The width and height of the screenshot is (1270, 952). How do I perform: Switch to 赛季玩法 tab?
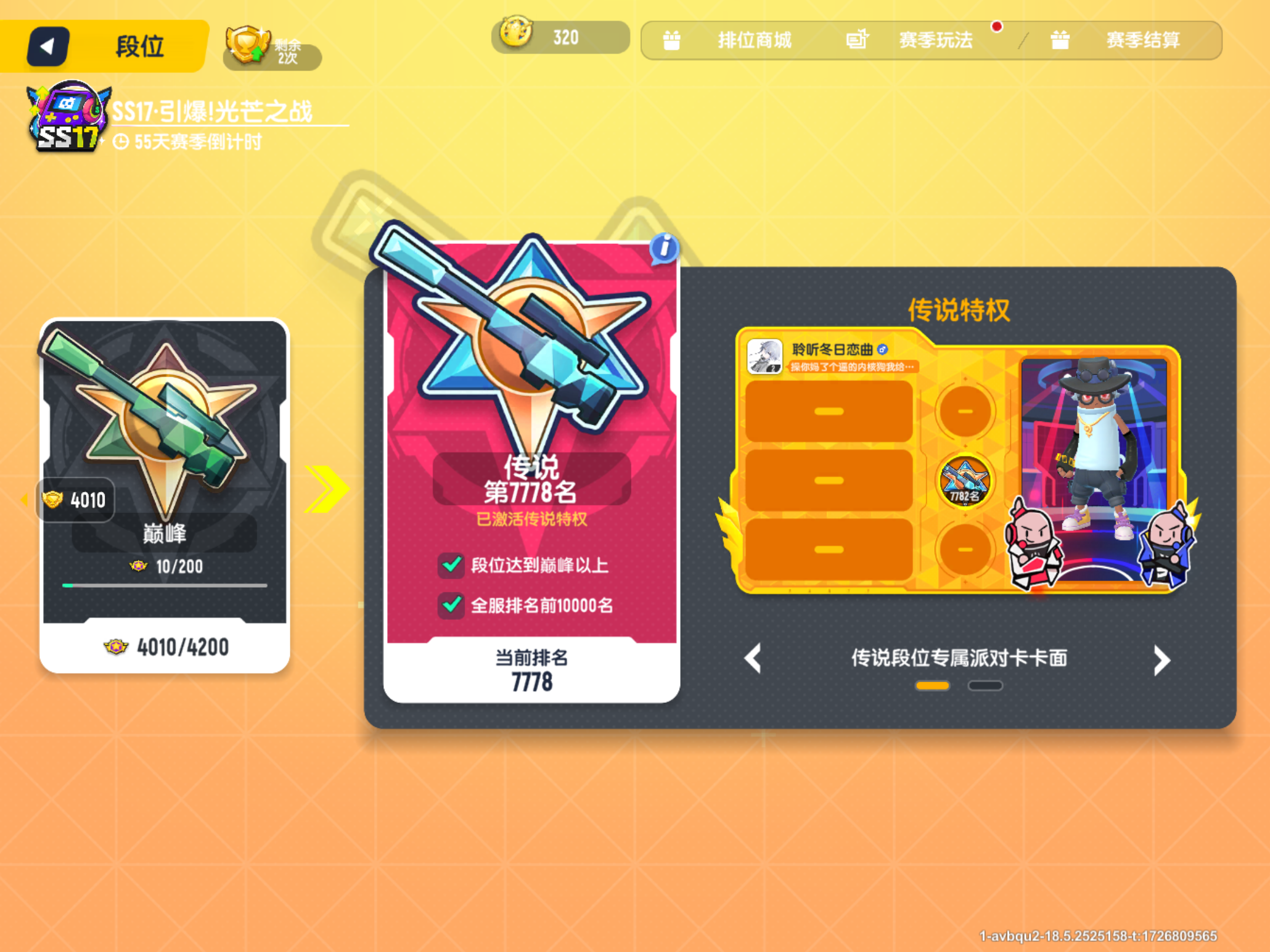(x=935, y=39)
